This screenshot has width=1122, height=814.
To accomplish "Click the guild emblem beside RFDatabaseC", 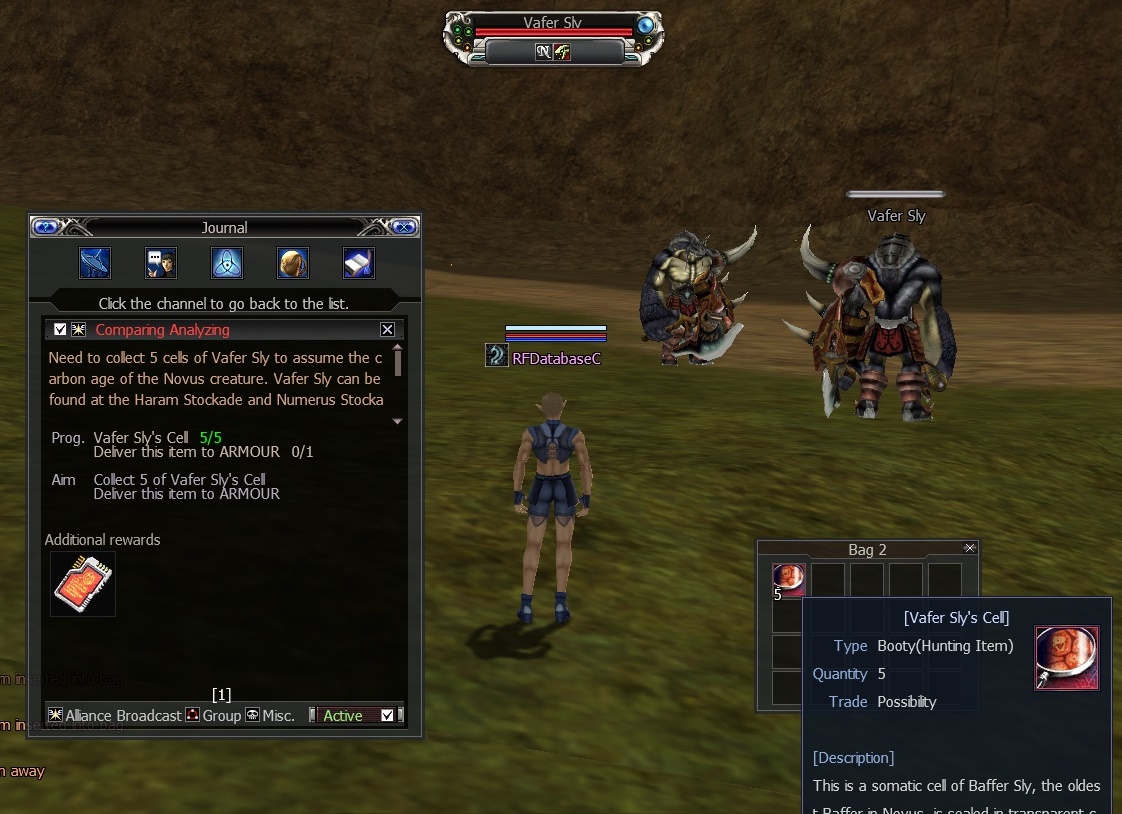I will [497, 356].
